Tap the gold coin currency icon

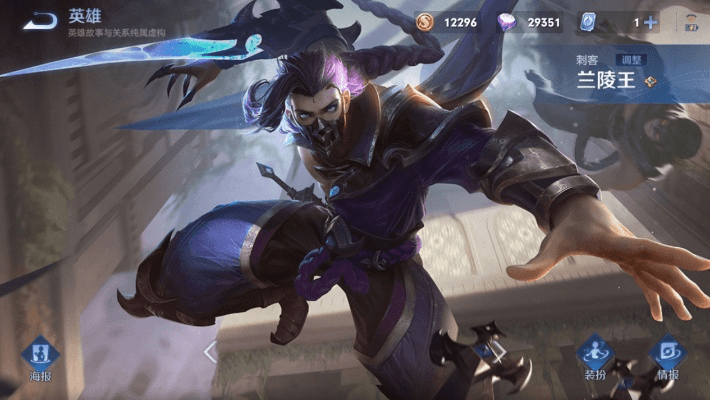click(x=425, y=22)
